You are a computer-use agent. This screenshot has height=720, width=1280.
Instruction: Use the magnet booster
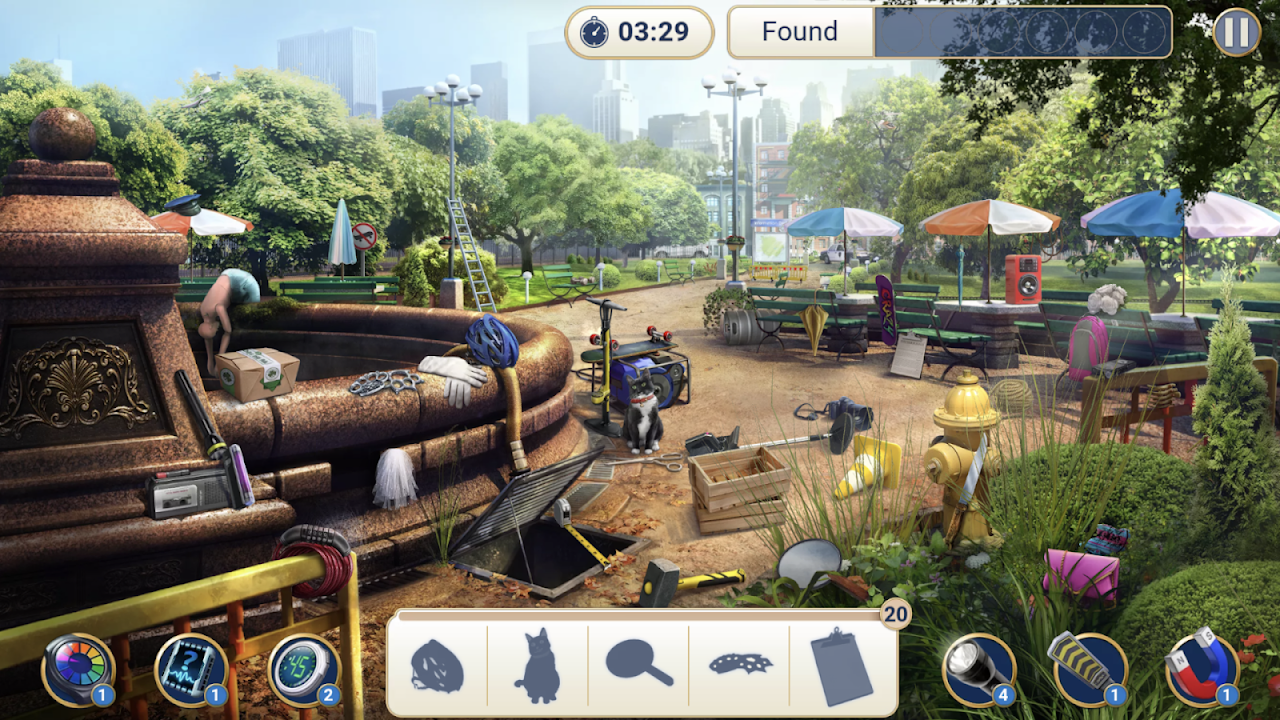pyautogui.click(x=1201, y=669)
